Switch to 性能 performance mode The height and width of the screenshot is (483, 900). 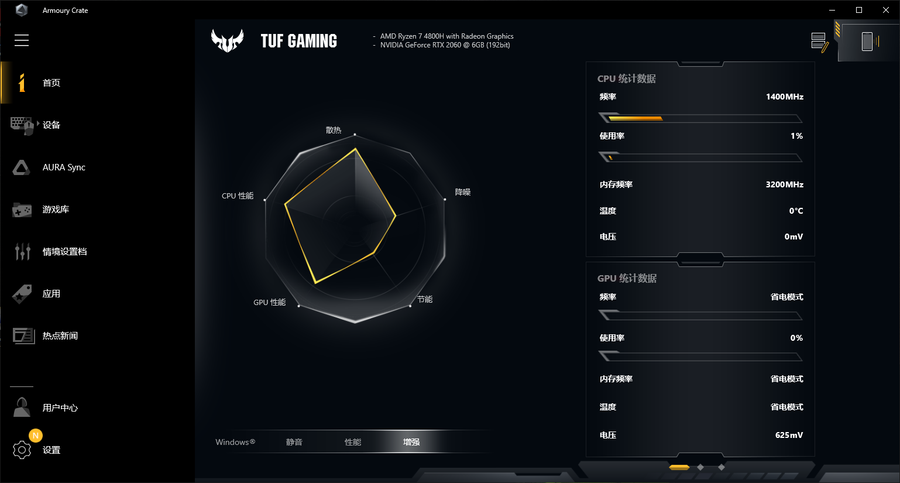353,442
